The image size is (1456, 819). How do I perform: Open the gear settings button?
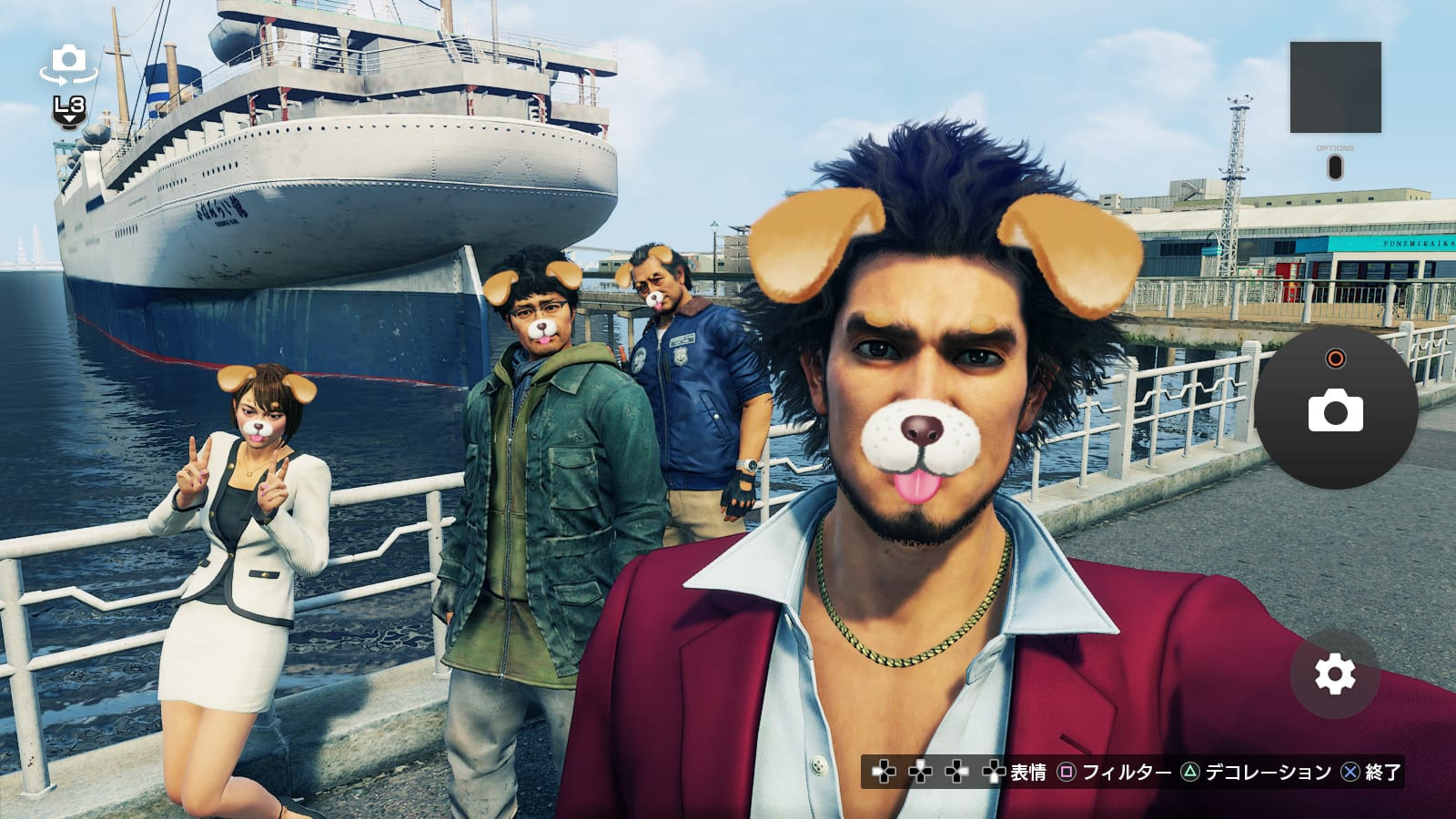[x=1334, y=674]
